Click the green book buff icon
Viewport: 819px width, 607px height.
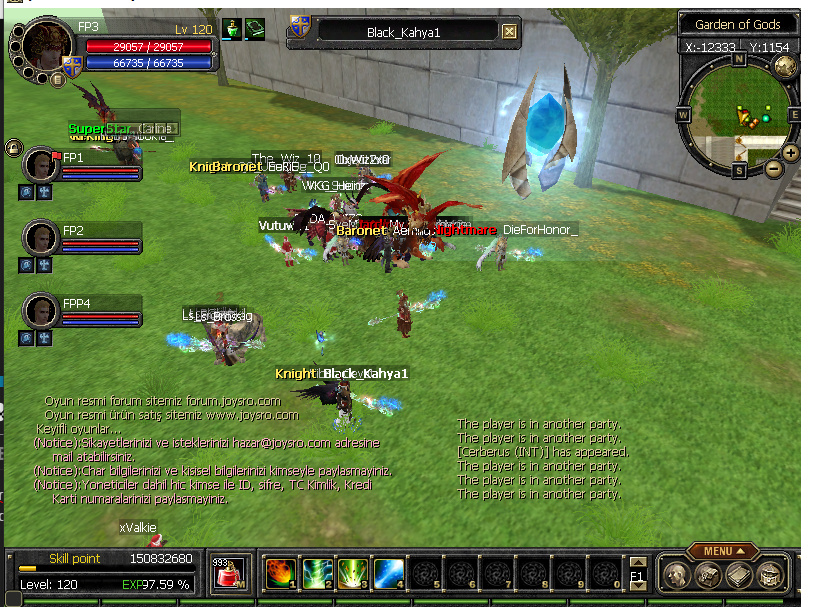254,29
